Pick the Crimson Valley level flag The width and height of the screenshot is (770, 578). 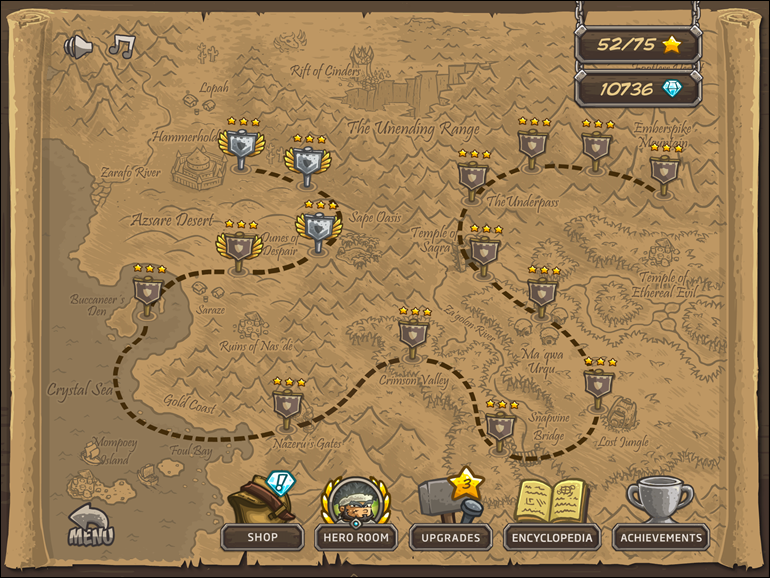pyautogui.click(x=414, y=333)
